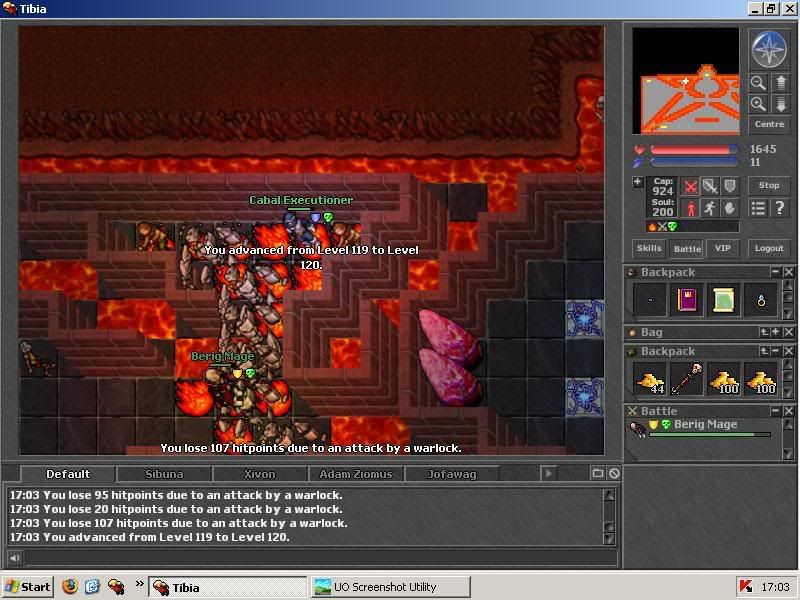Select the purple spellbook in the backpack
This screenshot has width=800, height=600.
point(686,300)
